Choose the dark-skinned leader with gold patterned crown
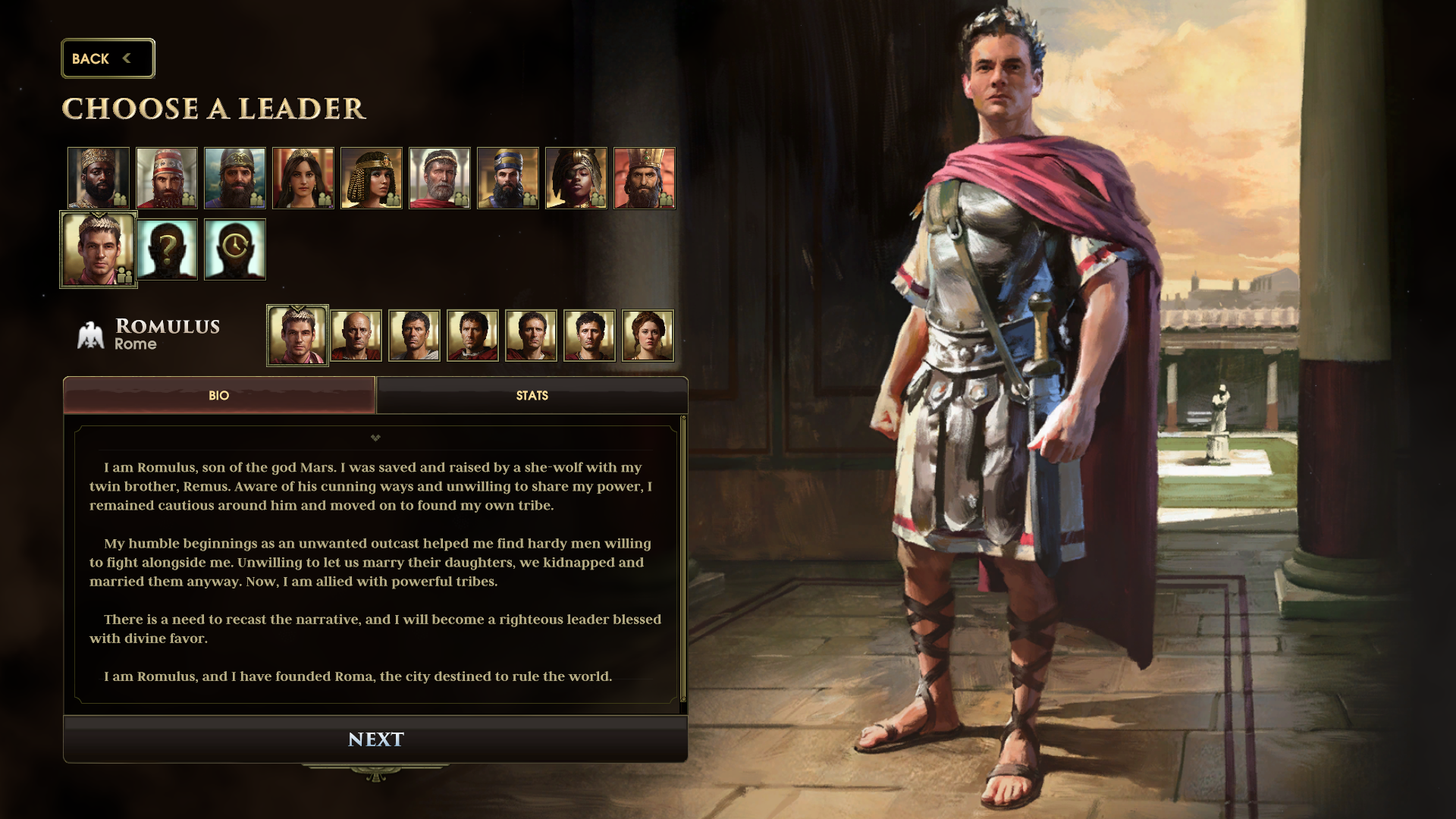 click(99, 178)
